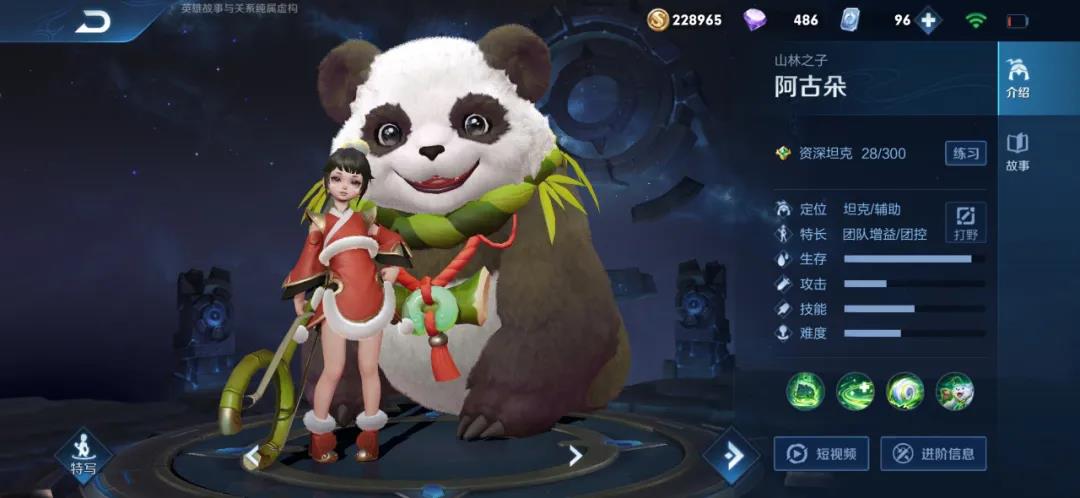Switch to the 介绍 tab
The height and width of the screenshot is (498, 1080).
click(x=1017, y=79)
